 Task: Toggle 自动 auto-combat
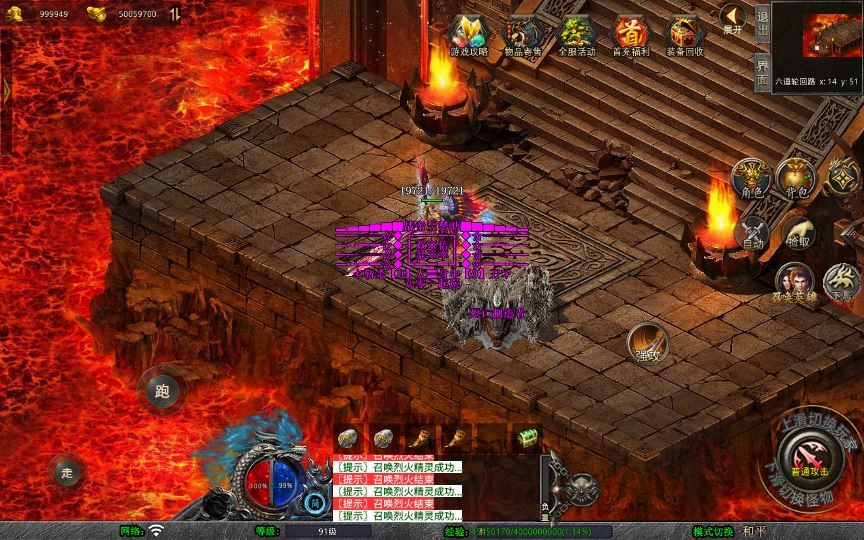(x=753, y=234)
